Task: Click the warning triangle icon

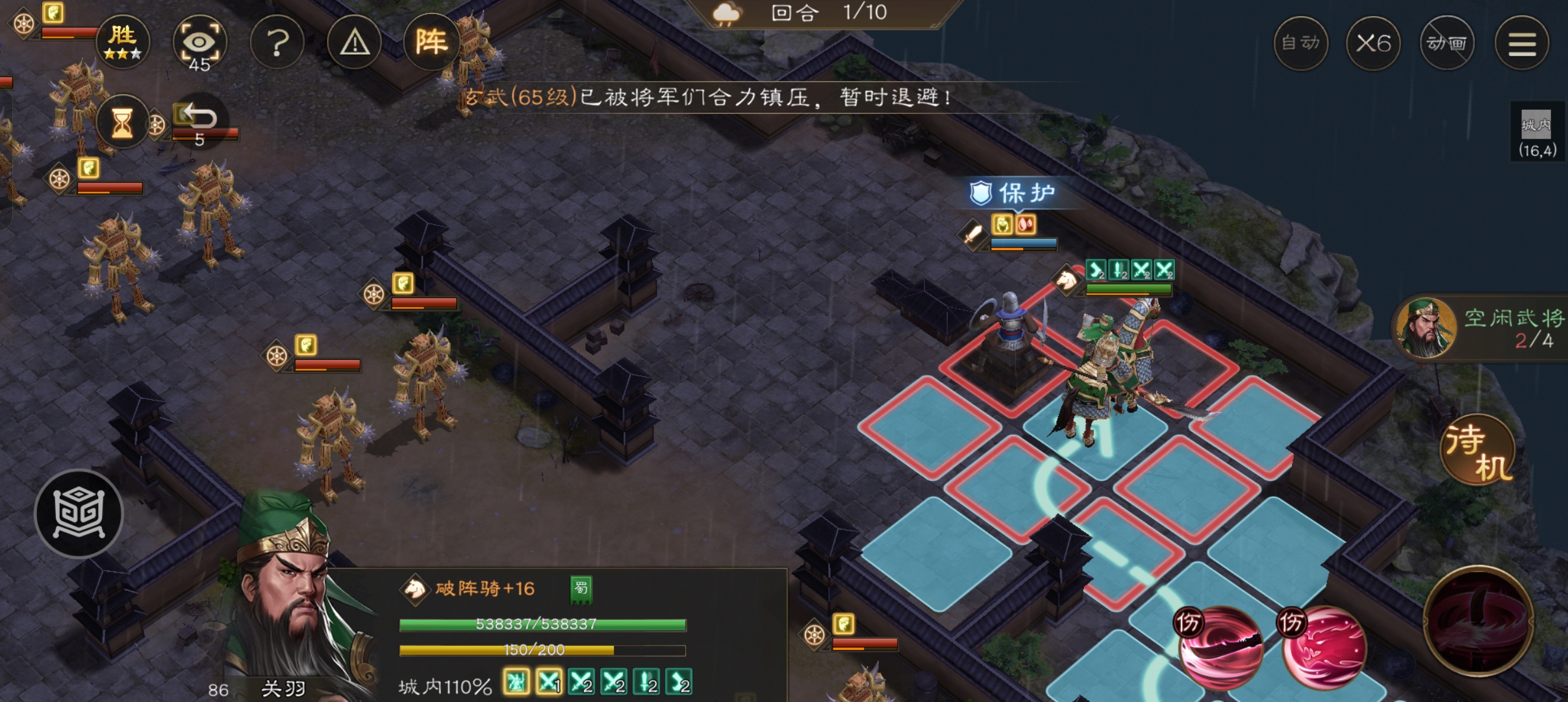Action: click(354, 42)
